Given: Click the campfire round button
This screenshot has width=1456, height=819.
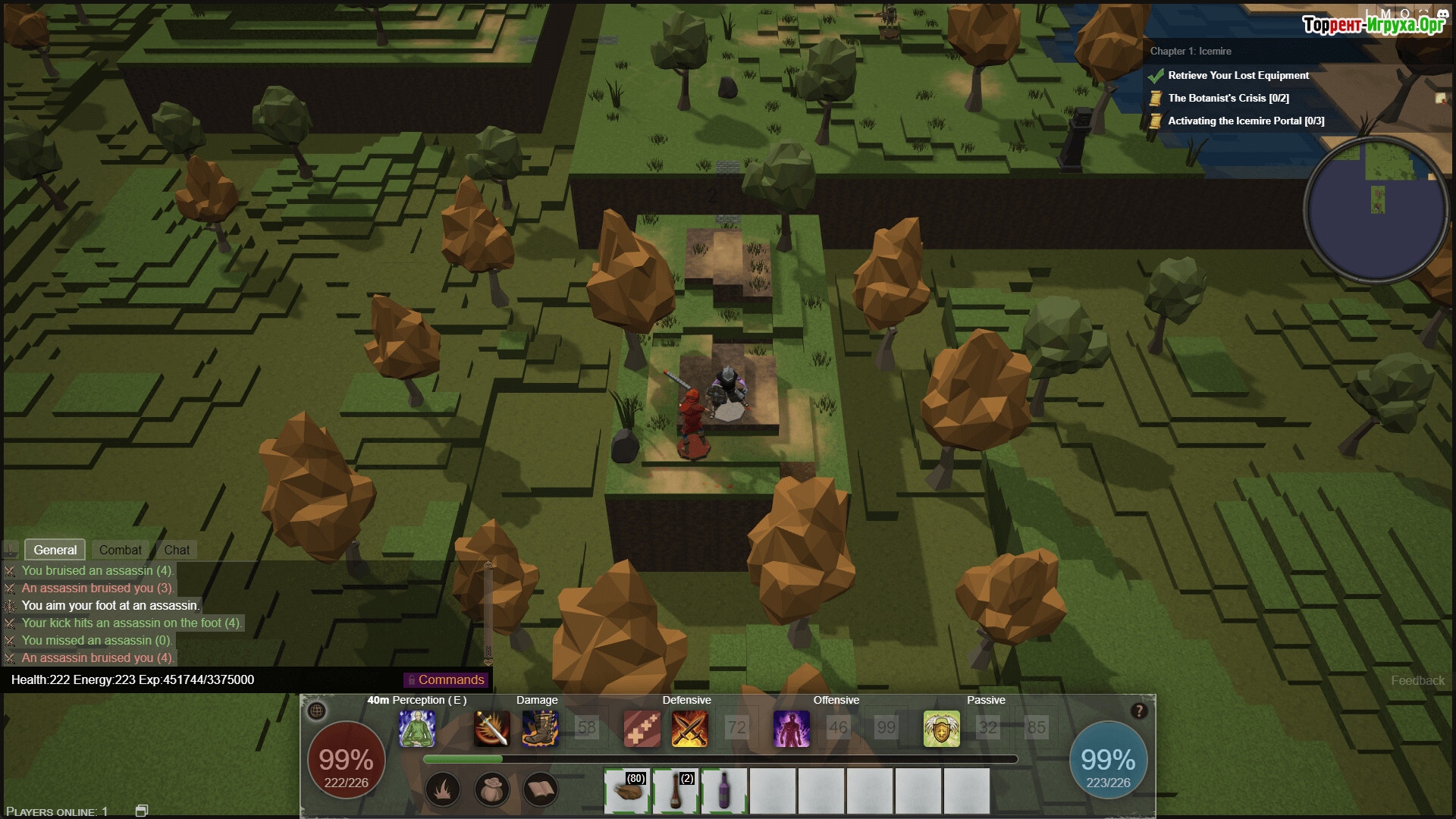Looking at the screenshot, I should click(443, 790).
